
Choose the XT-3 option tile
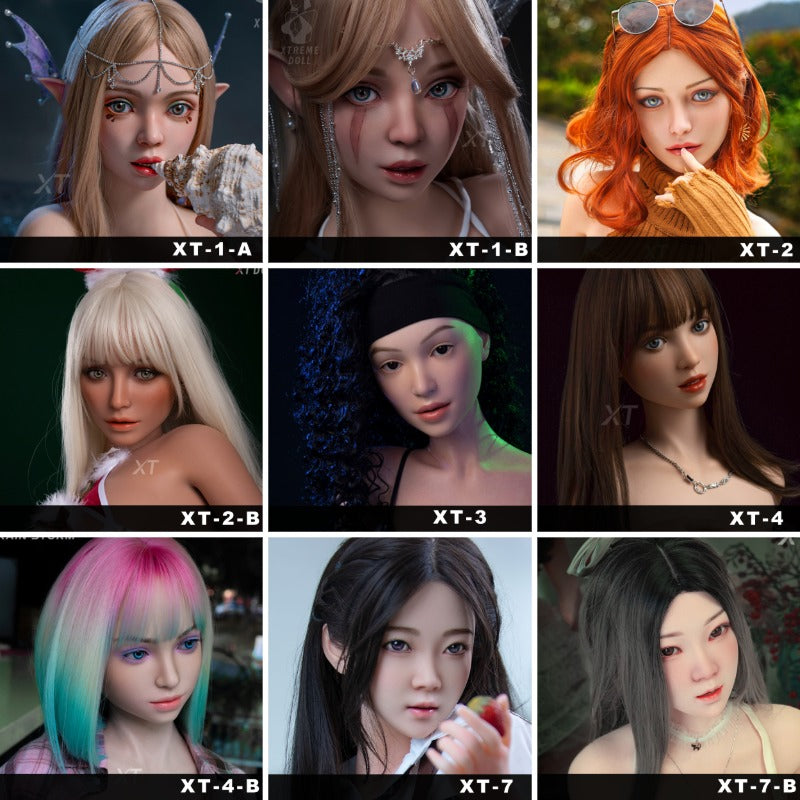coord(400,400)
